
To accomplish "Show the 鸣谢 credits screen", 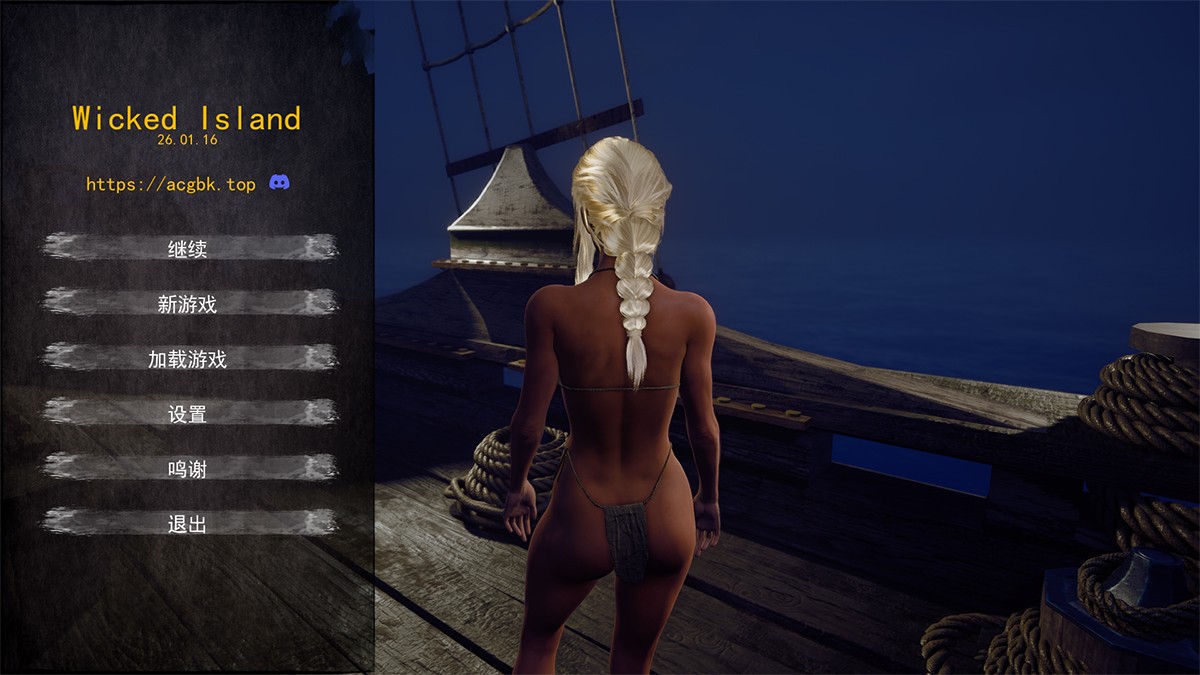I will point(188,467).
